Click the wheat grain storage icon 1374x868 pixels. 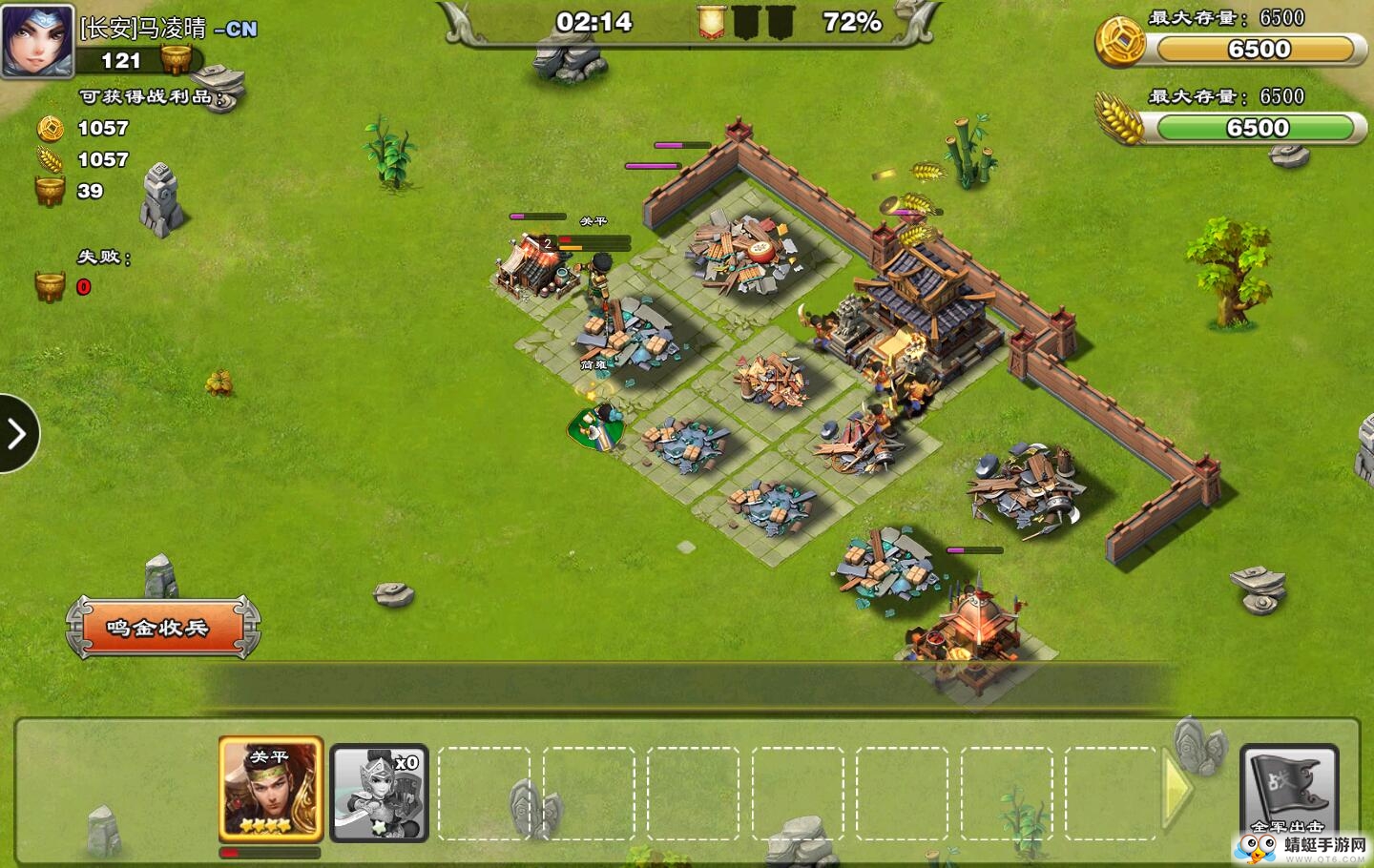tap(1119, 120)
